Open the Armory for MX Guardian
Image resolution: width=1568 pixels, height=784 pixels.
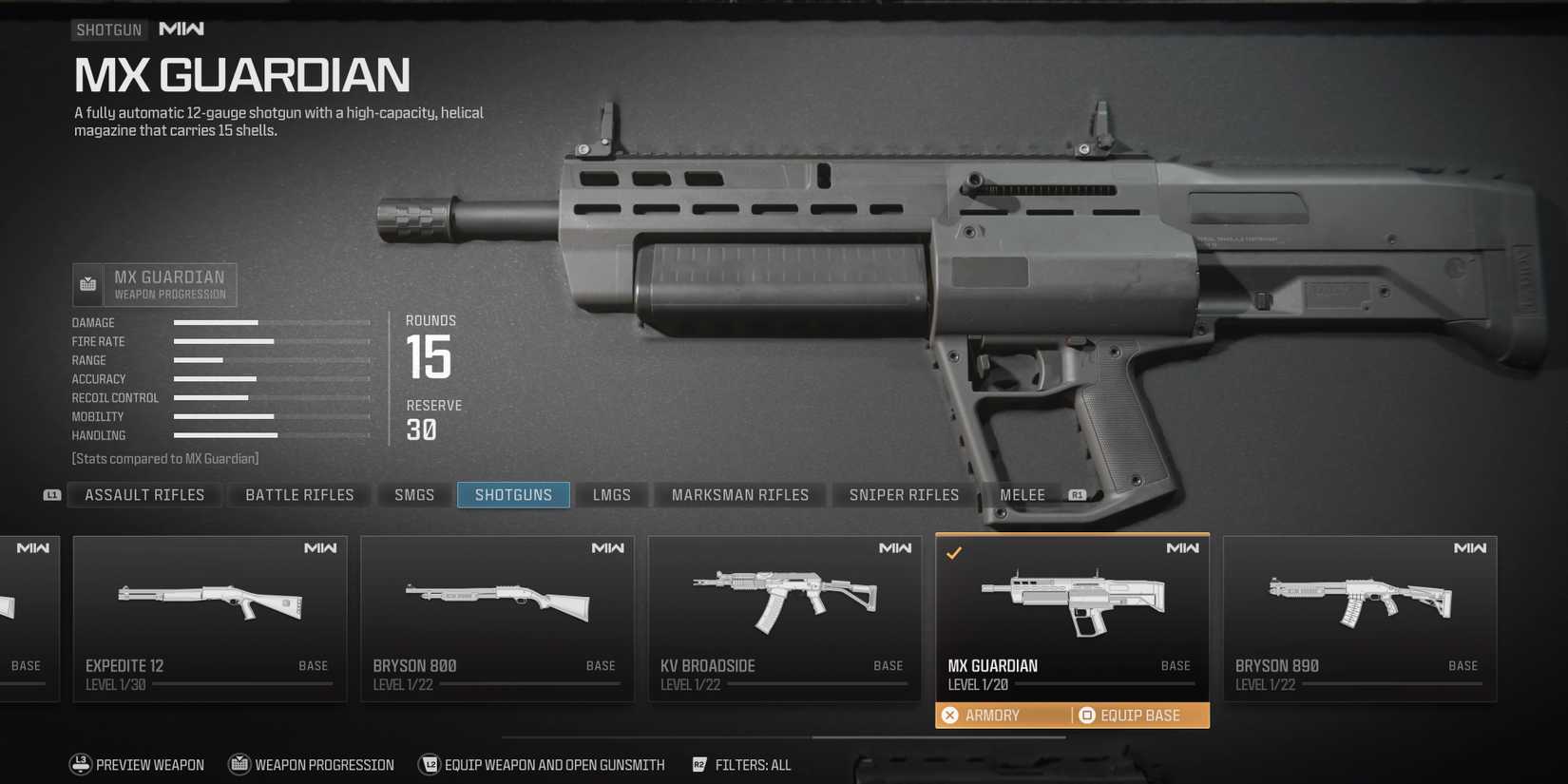coord(994,715)
